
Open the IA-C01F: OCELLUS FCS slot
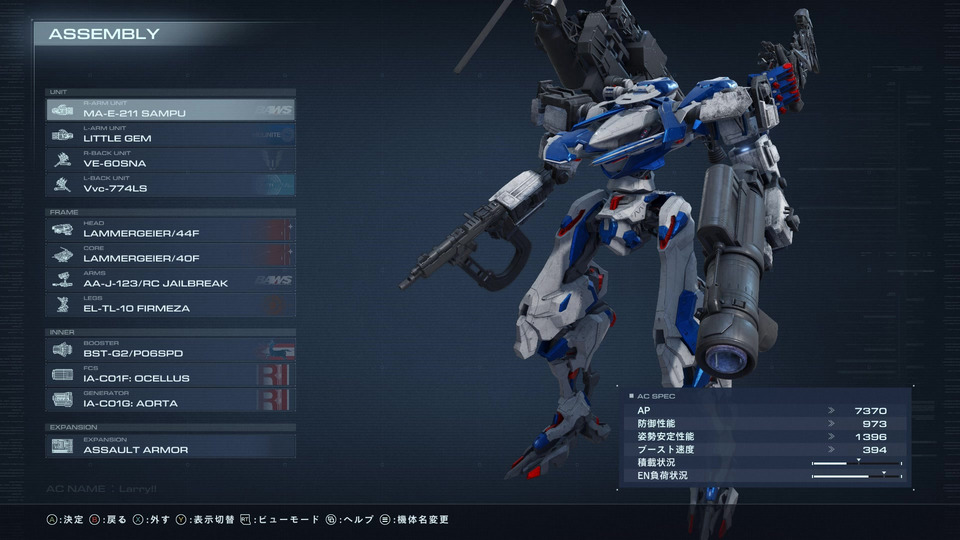pos(170,375)
